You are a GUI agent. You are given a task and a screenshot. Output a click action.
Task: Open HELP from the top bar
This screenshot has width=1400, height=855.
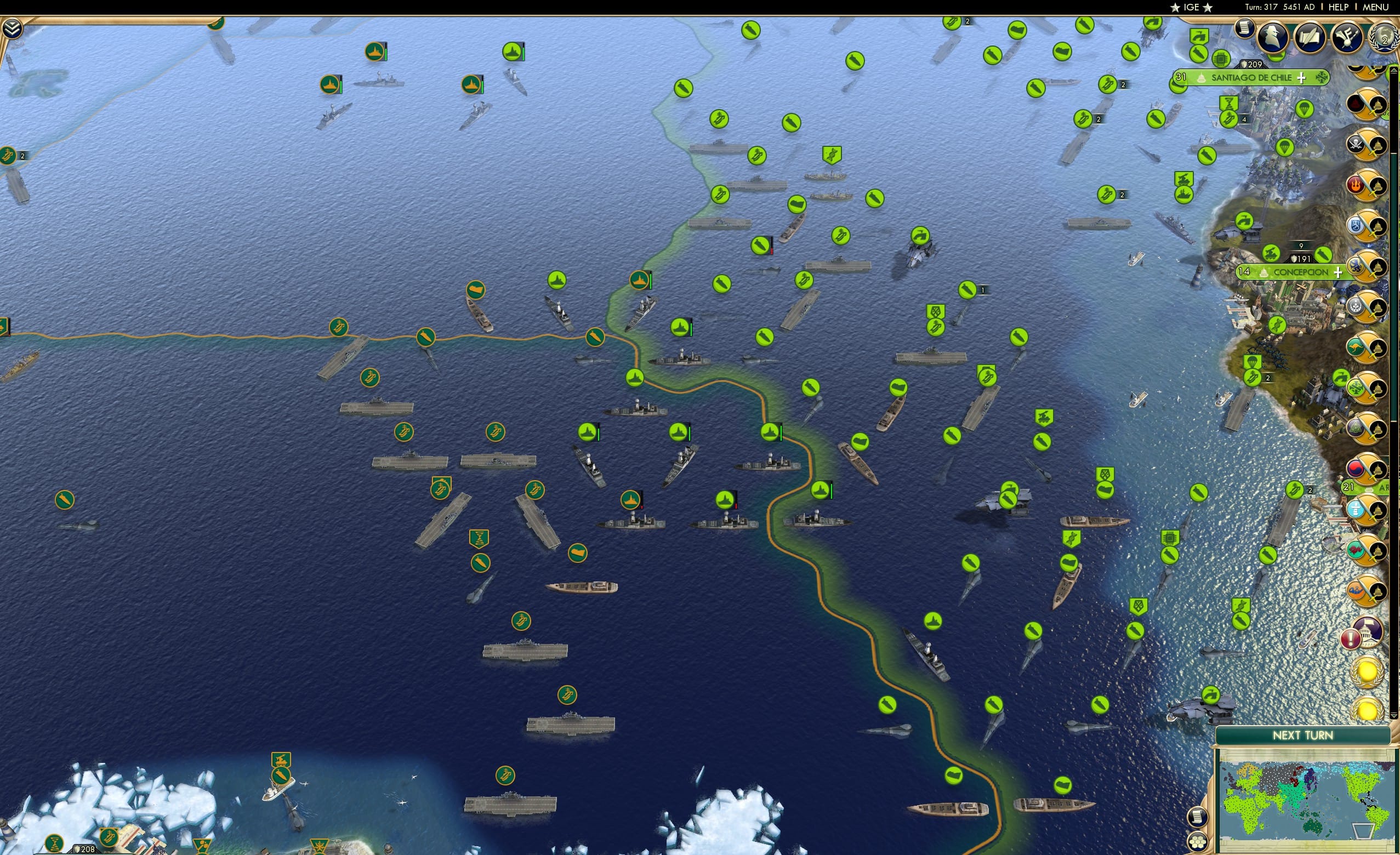click(1340, 7)
